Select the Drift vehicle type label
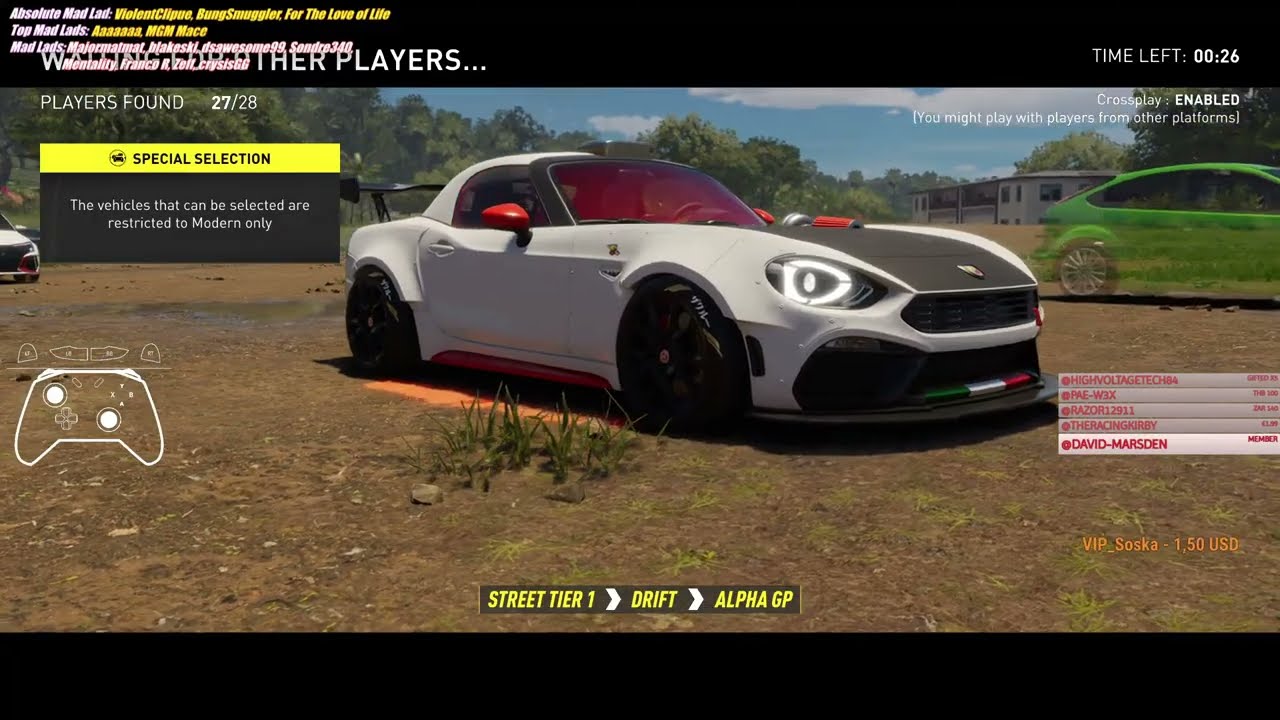Screen dimensions: 1280x720 pos(654,600)
